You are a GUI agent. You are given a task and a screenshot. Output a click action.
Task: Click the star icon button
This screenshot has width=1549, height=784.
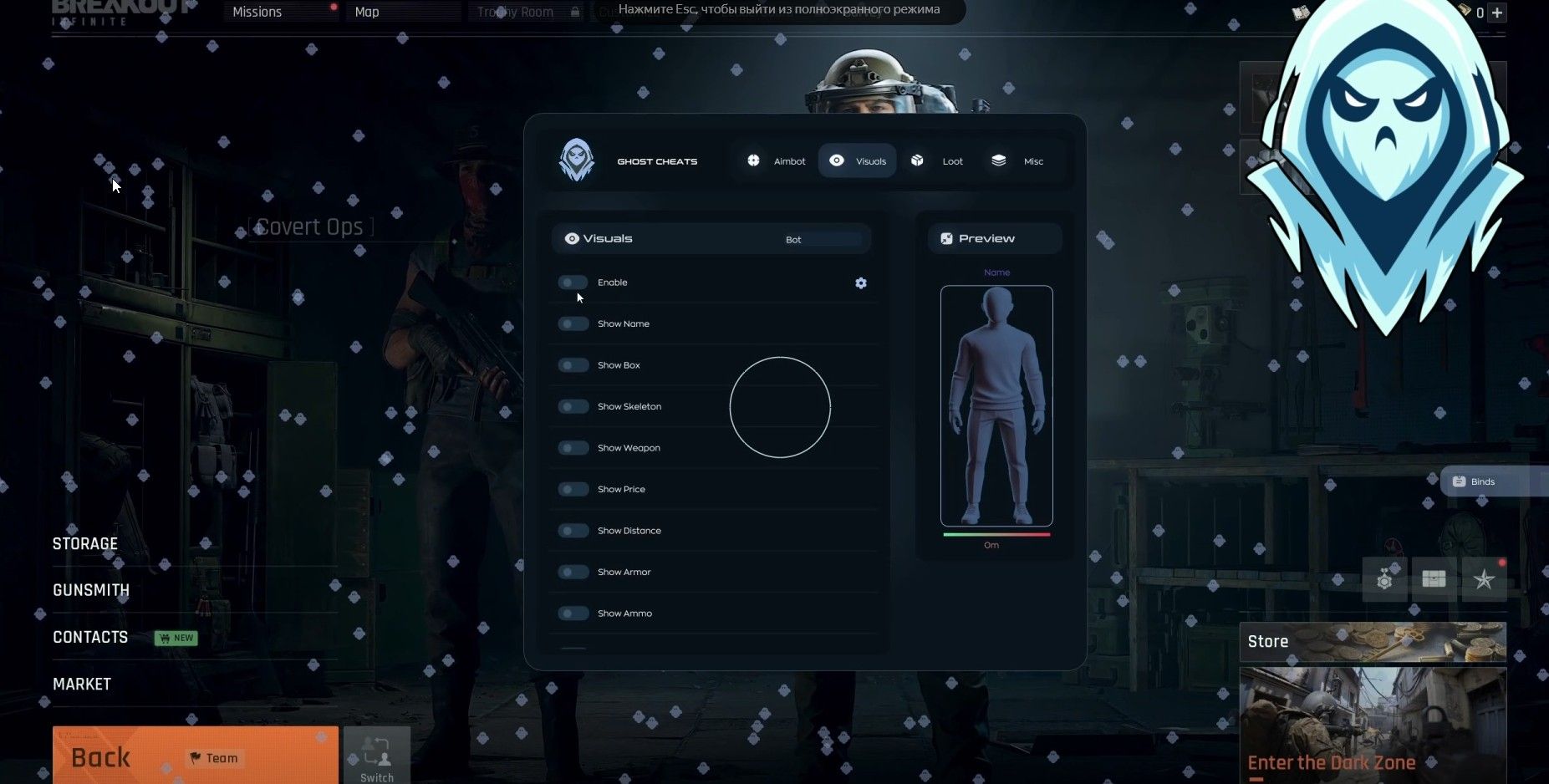point(1484,579)
